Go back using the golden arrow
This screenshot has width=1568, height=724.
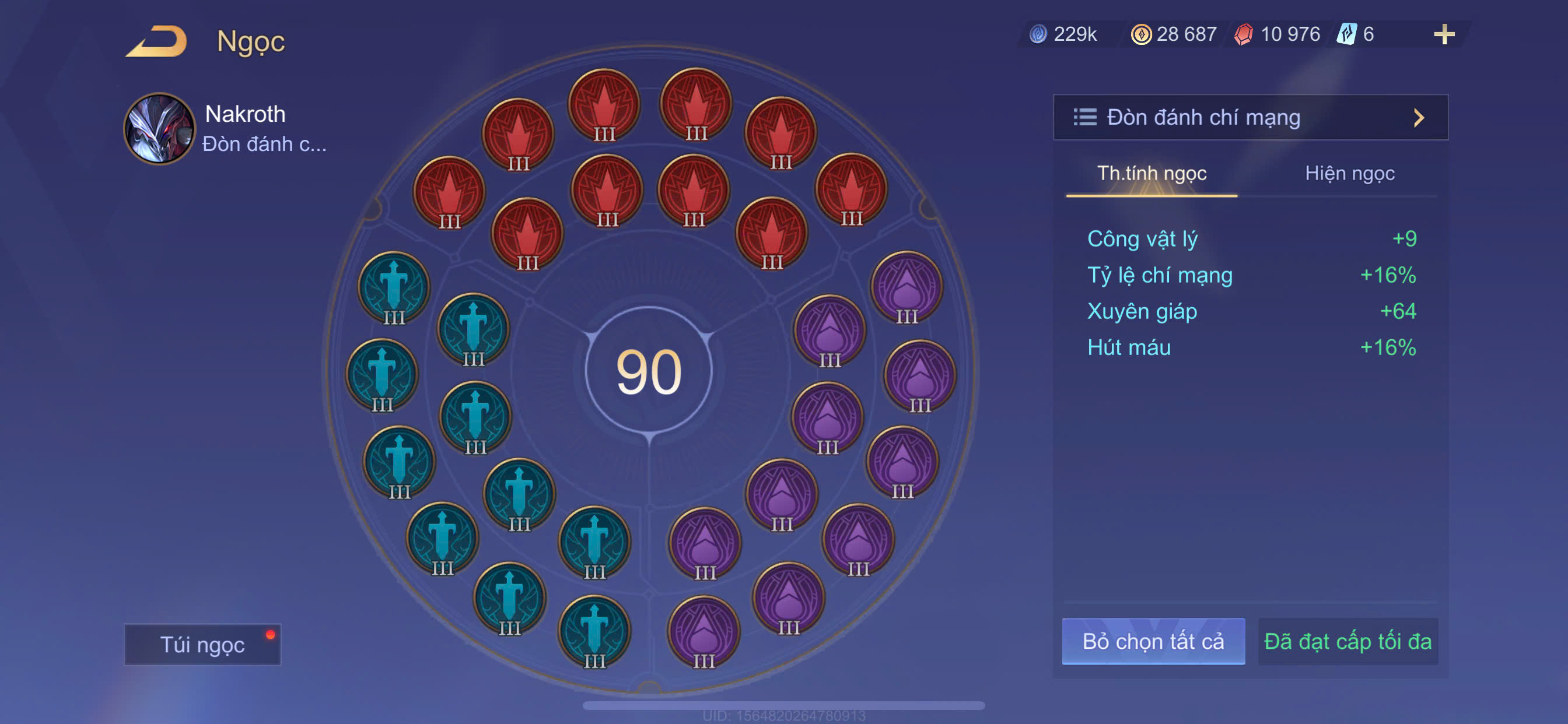[x=157, y=41]
